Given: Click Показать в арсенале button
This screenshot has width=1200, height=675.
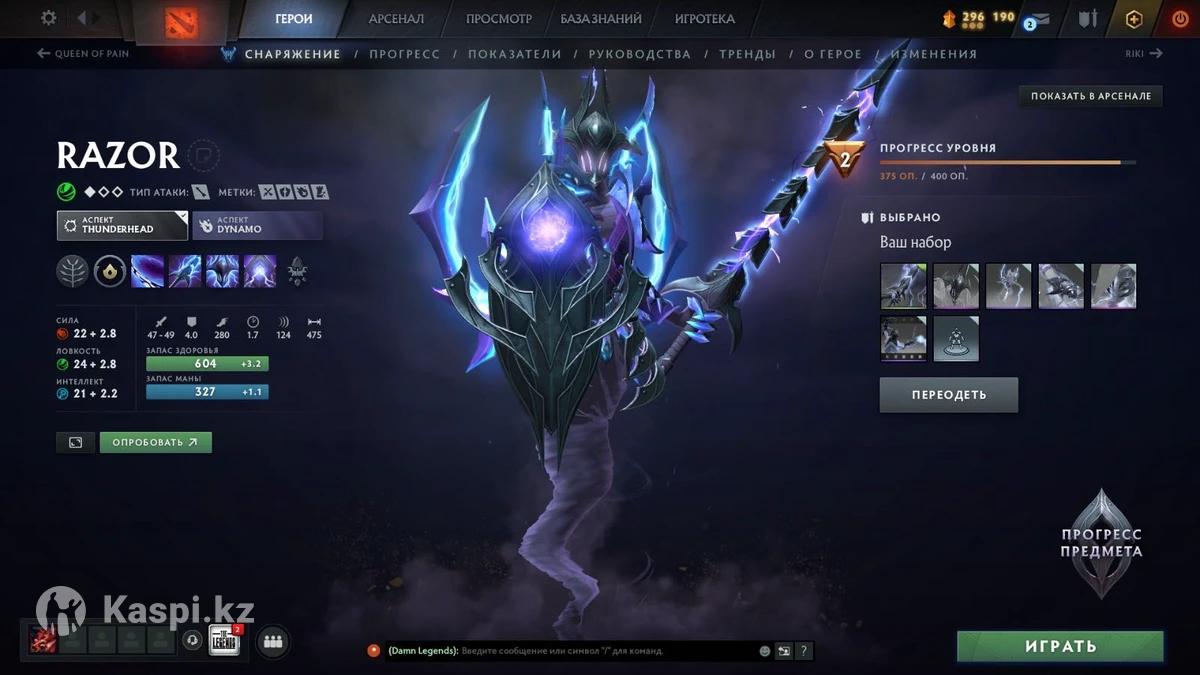Looking at the screenshot, I should point(1091,96).
